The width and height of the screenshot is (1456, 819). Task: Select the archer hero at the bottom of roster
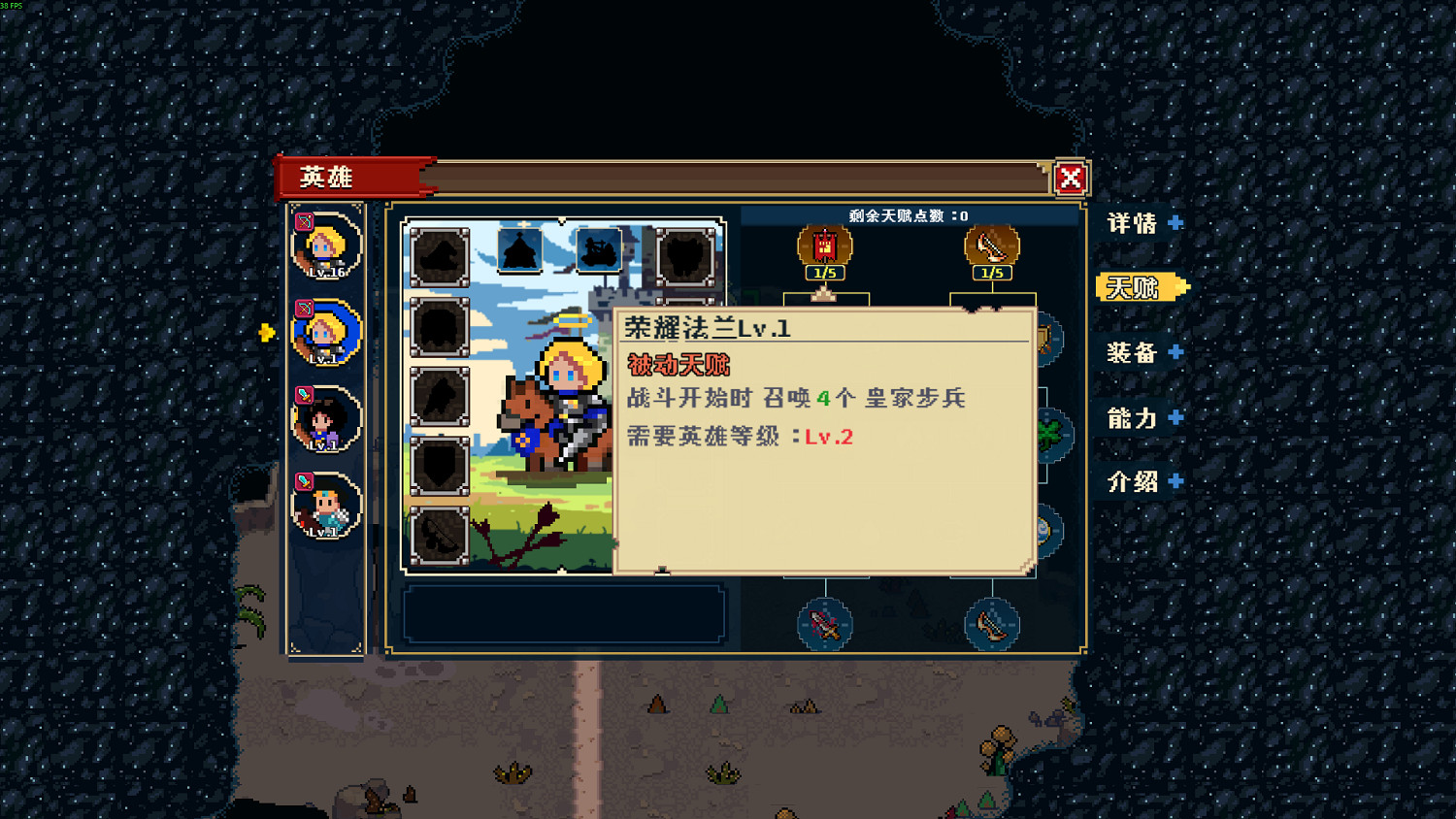(x=326, y=505)
